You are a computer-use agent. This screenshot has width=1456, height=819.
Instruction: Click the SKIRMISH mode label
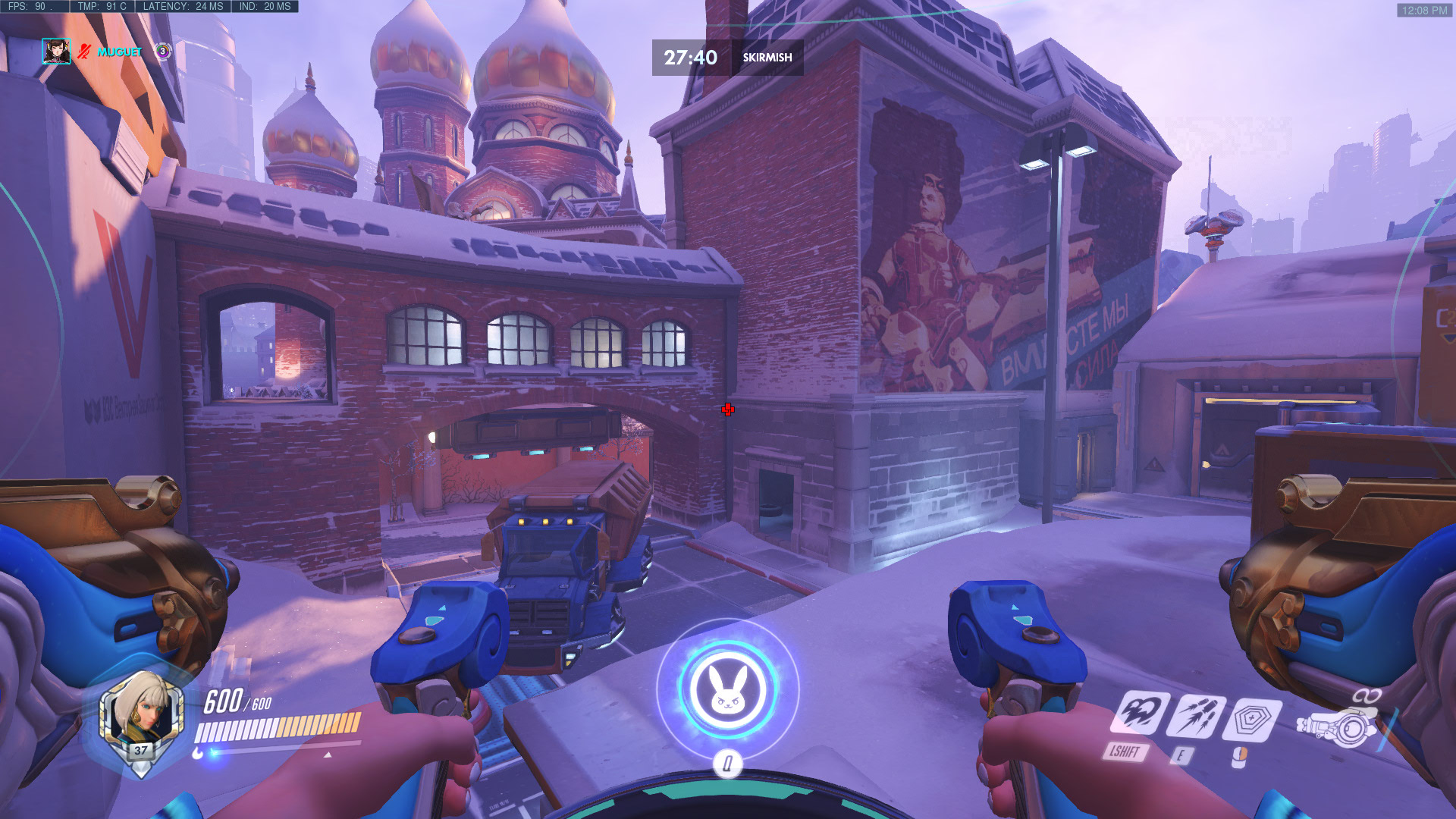point(767,57)
